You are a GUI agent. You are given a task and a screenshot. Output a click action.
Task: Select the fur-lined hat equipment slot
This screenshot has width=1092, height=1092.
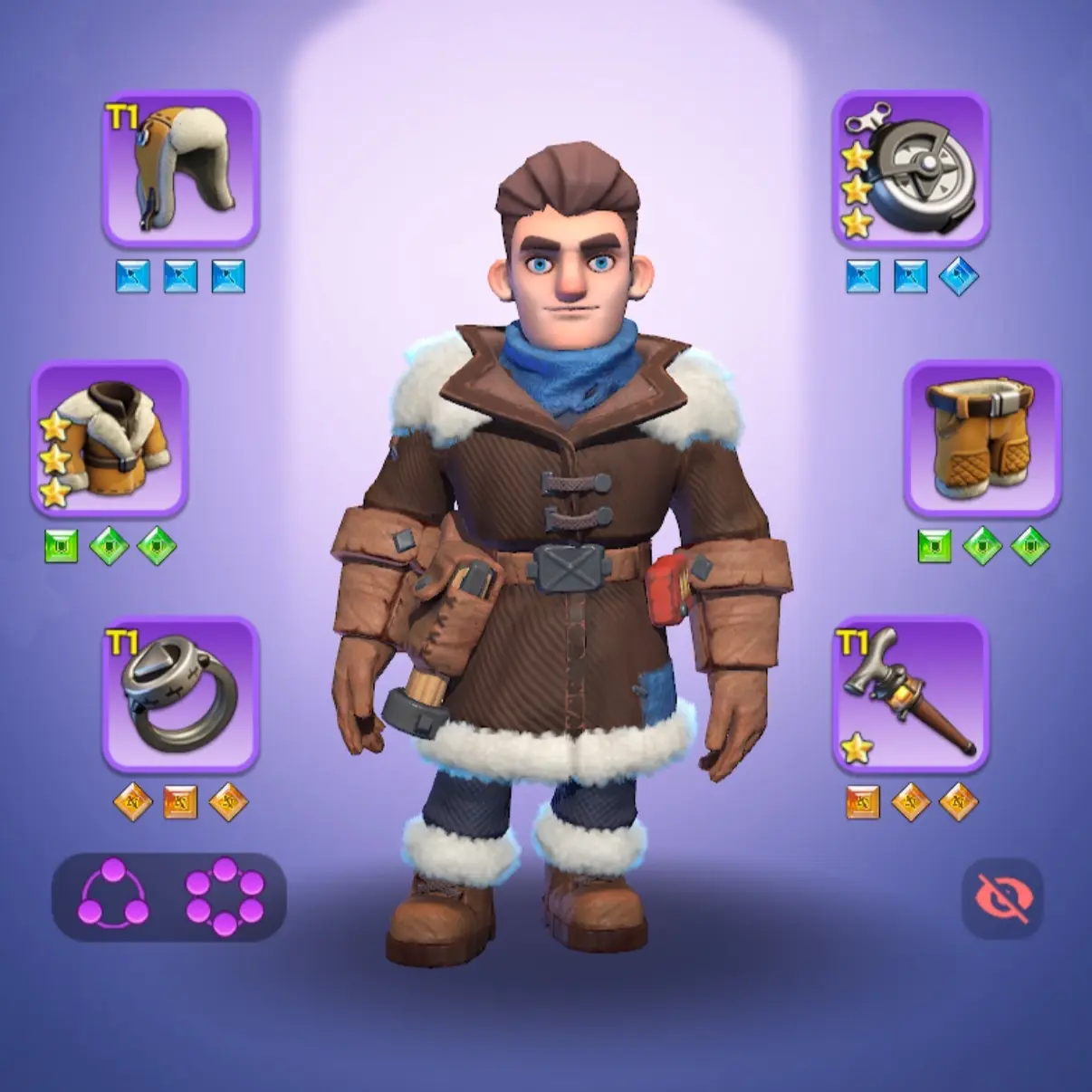[x=181, y=169]
